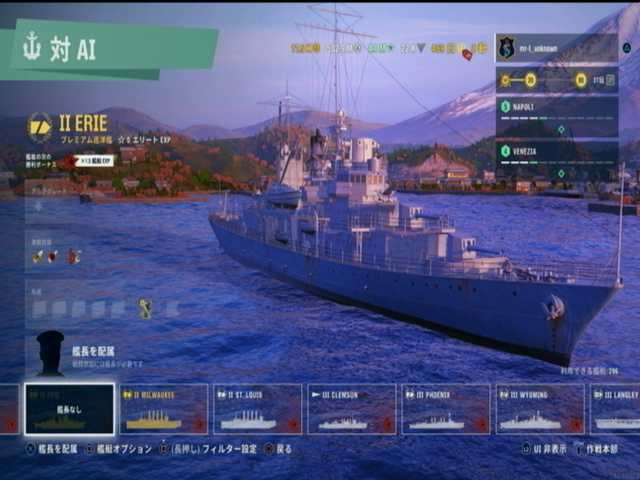This screenshot has height=480, width=640.
Task: Select the II Erie ship card
Action: [69, 410]
